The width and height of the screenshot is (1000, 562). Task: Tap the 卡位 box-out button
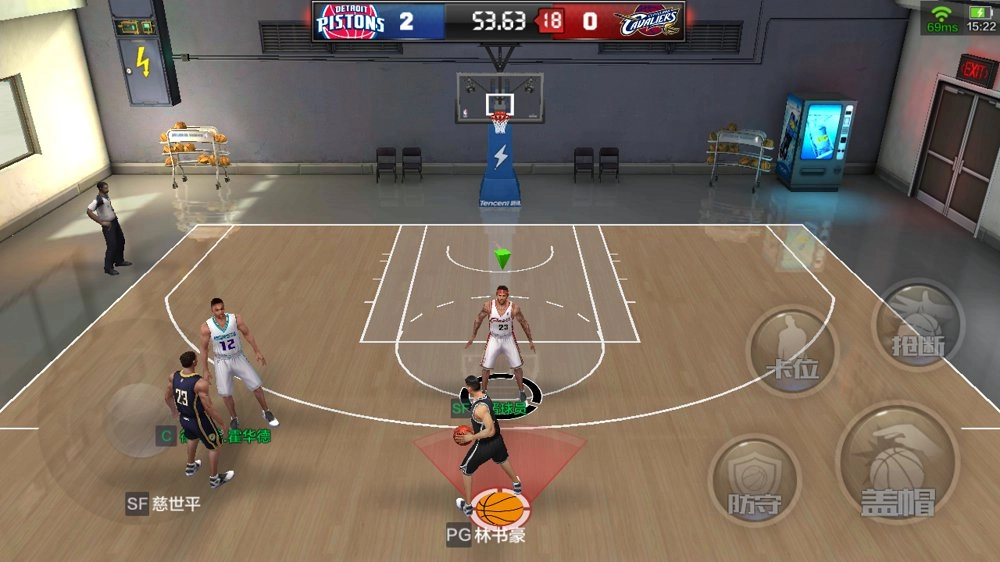[793, 352]
